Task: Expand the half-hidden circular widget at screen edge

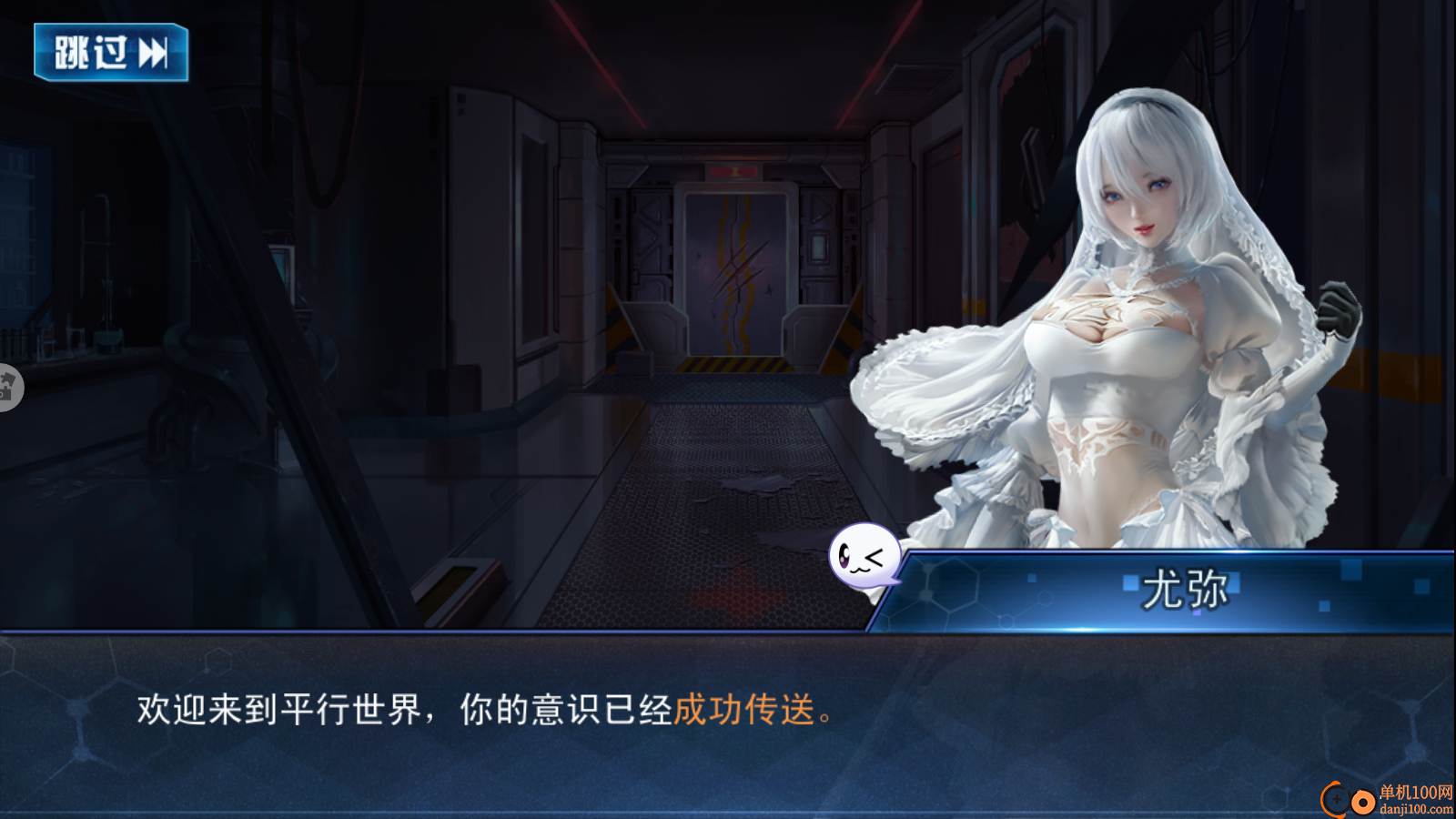Action: pyautogui.click(x=7, y=387)
